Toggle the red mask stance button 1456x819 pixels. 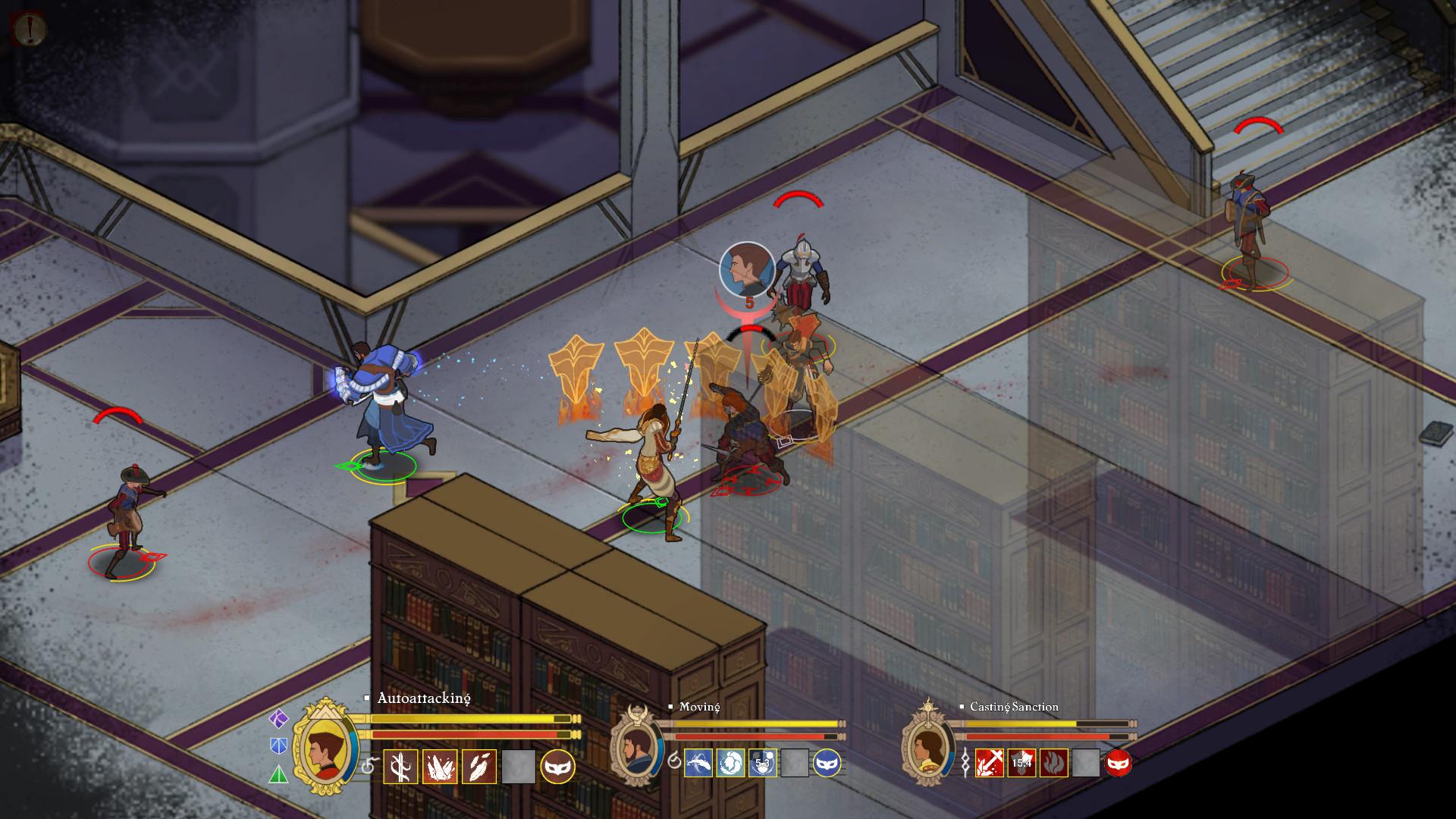(x=1119, y=763)
